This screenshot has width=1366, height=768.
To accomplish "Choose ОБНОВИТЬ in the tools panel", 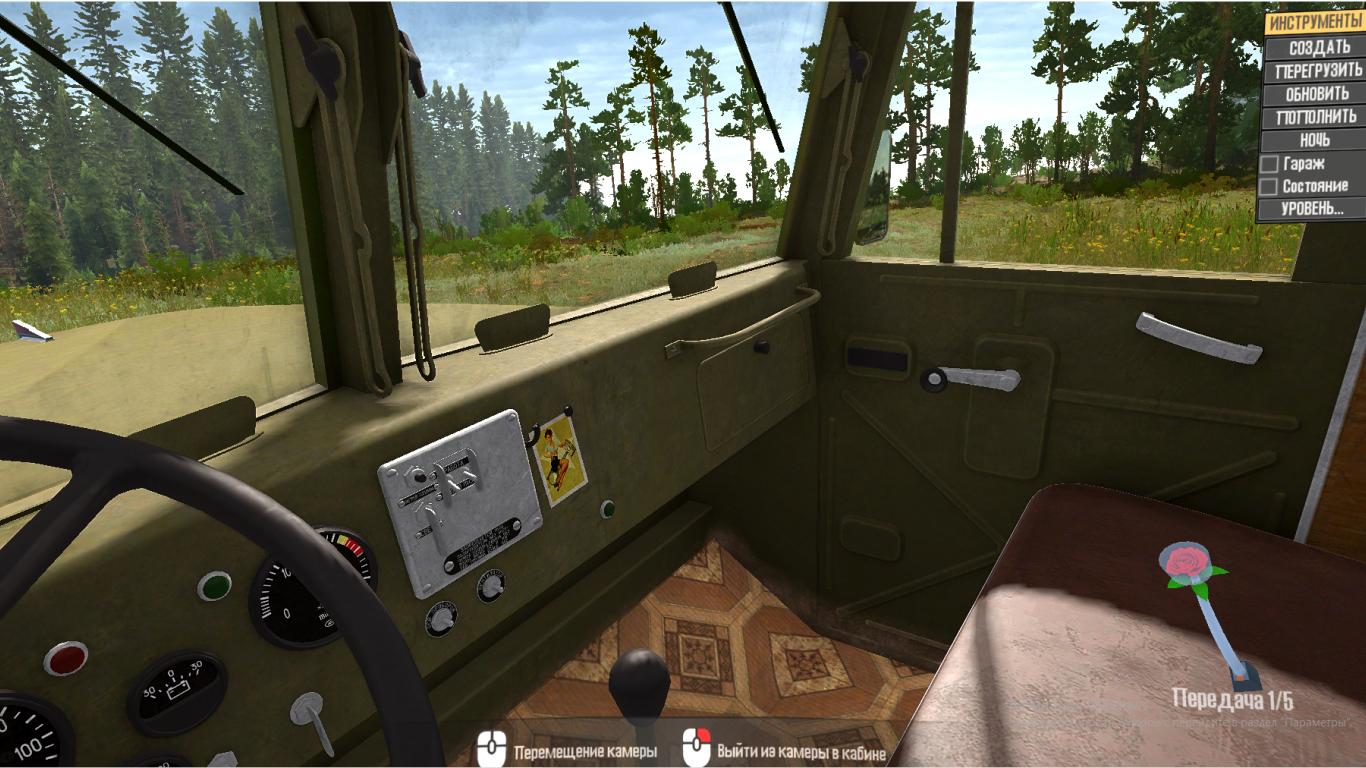I will click(x=1318, y=94).
